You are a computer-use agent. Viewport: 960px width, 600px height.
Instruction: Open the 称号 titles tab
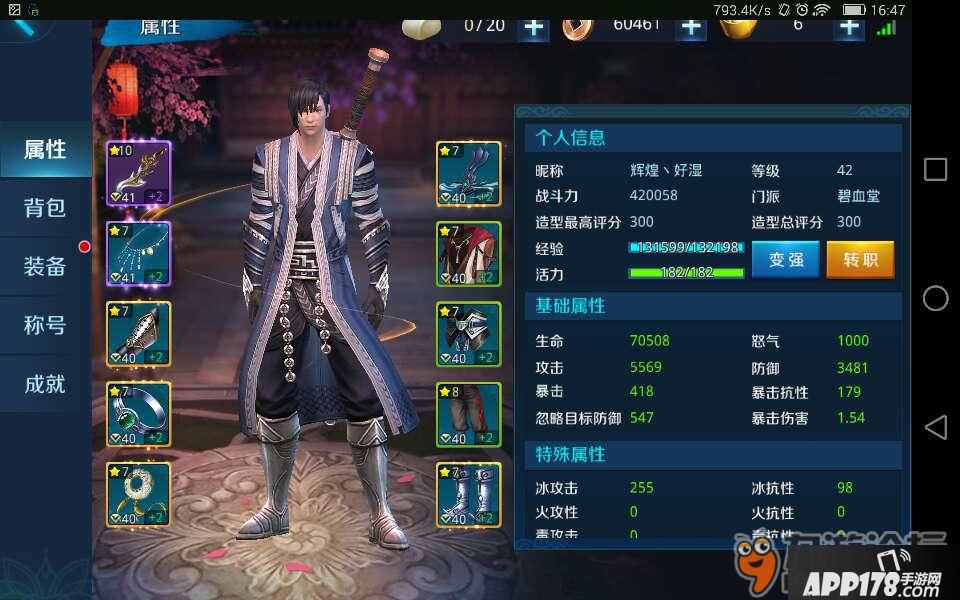[45, 325]
